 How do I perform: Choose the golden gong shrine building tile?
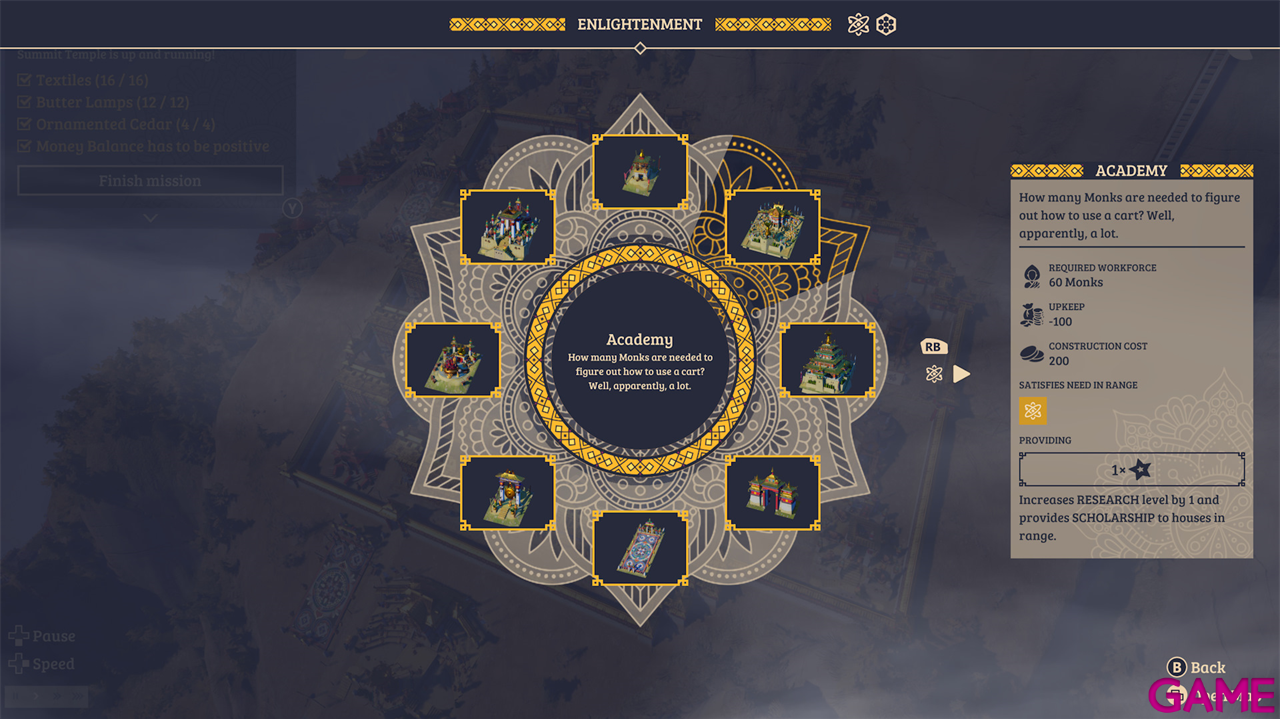(508, 492)
